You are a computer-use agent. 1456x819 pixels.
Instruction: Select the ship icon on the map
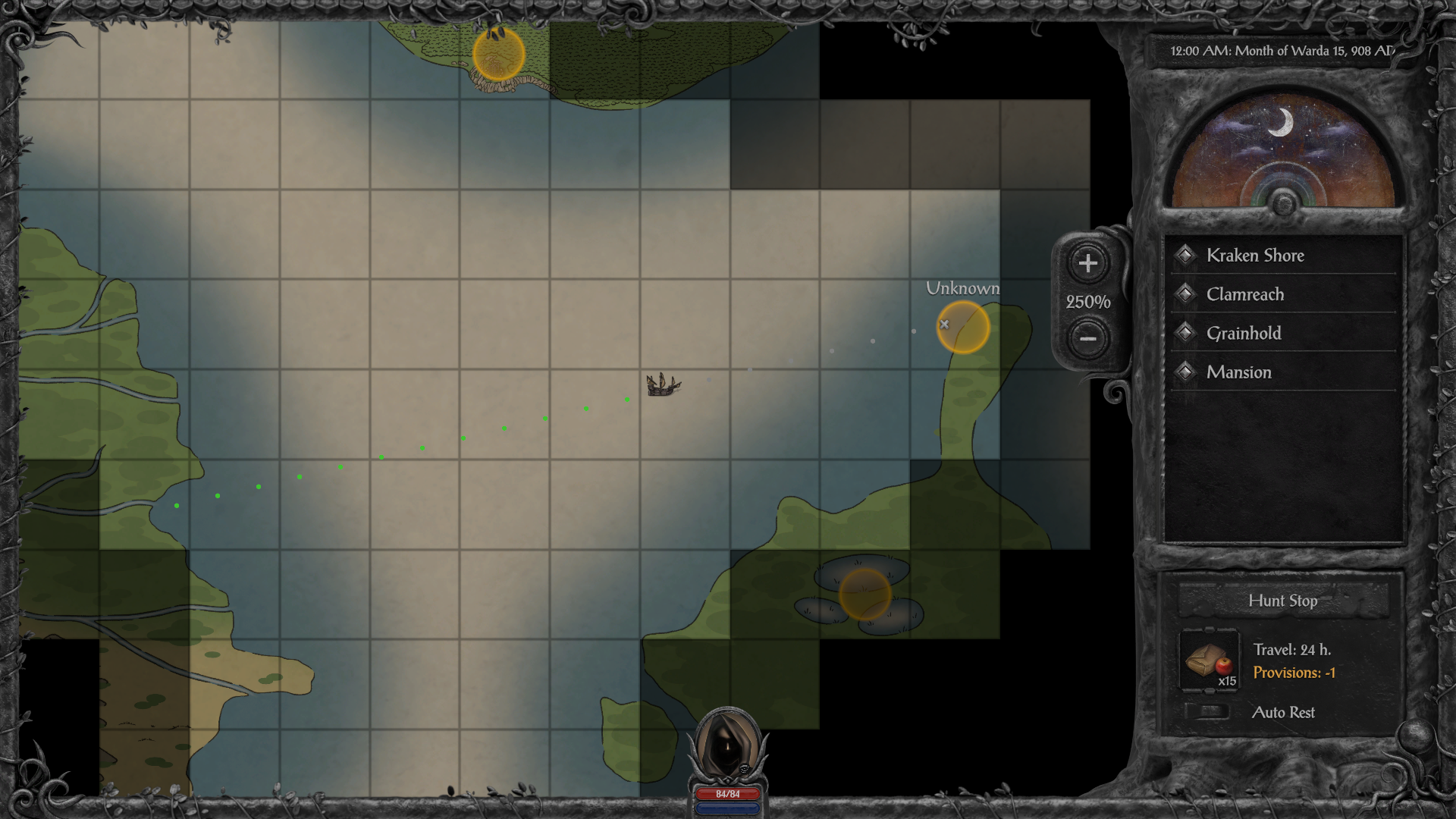(x=664, y=385)
